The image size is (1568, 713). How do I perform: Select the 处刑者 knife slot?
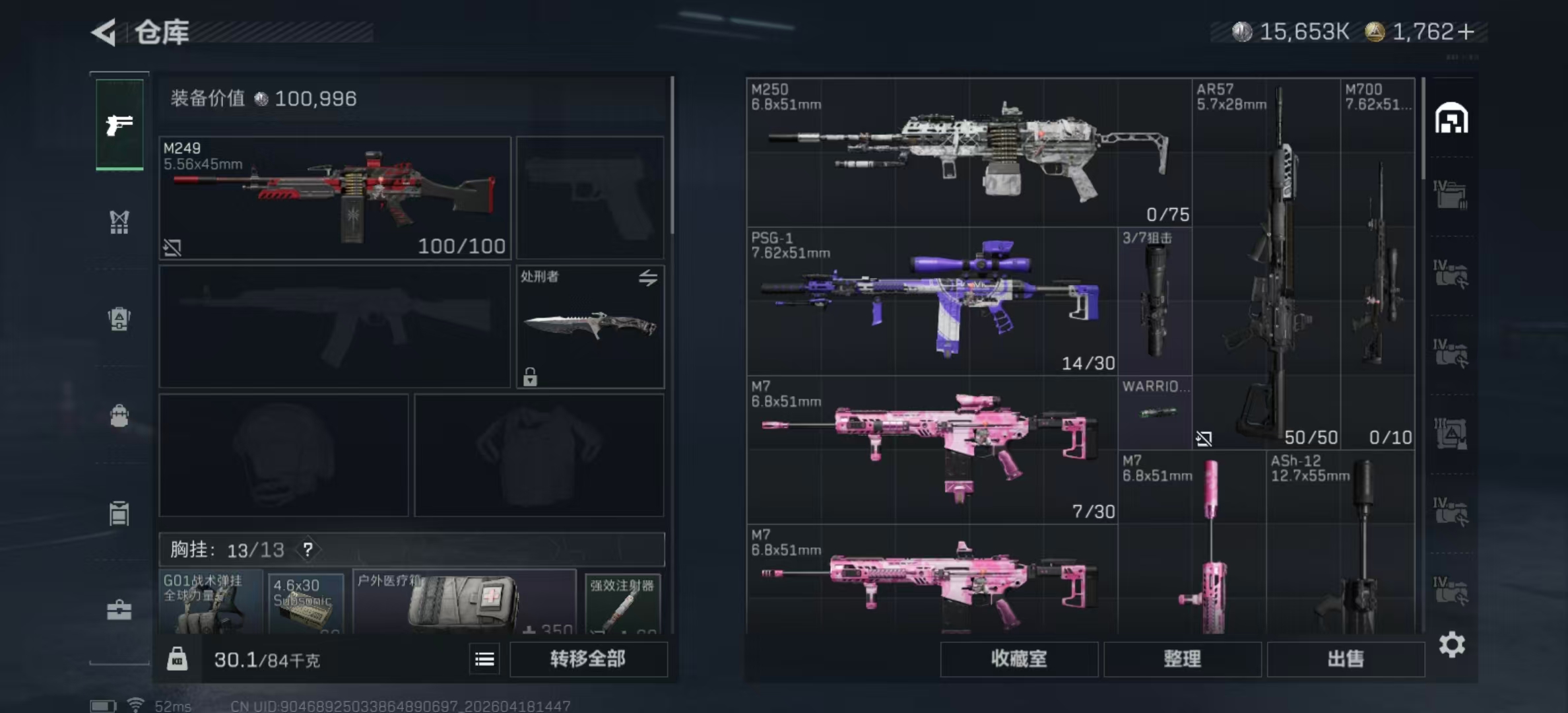coord(590,326)
